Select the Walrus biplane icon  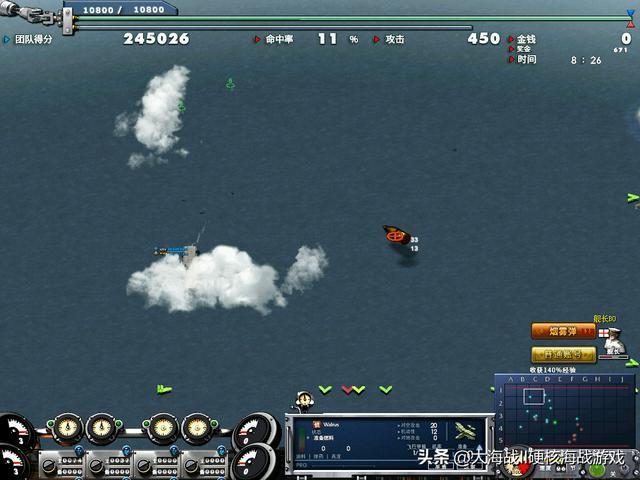coord(463,431)
